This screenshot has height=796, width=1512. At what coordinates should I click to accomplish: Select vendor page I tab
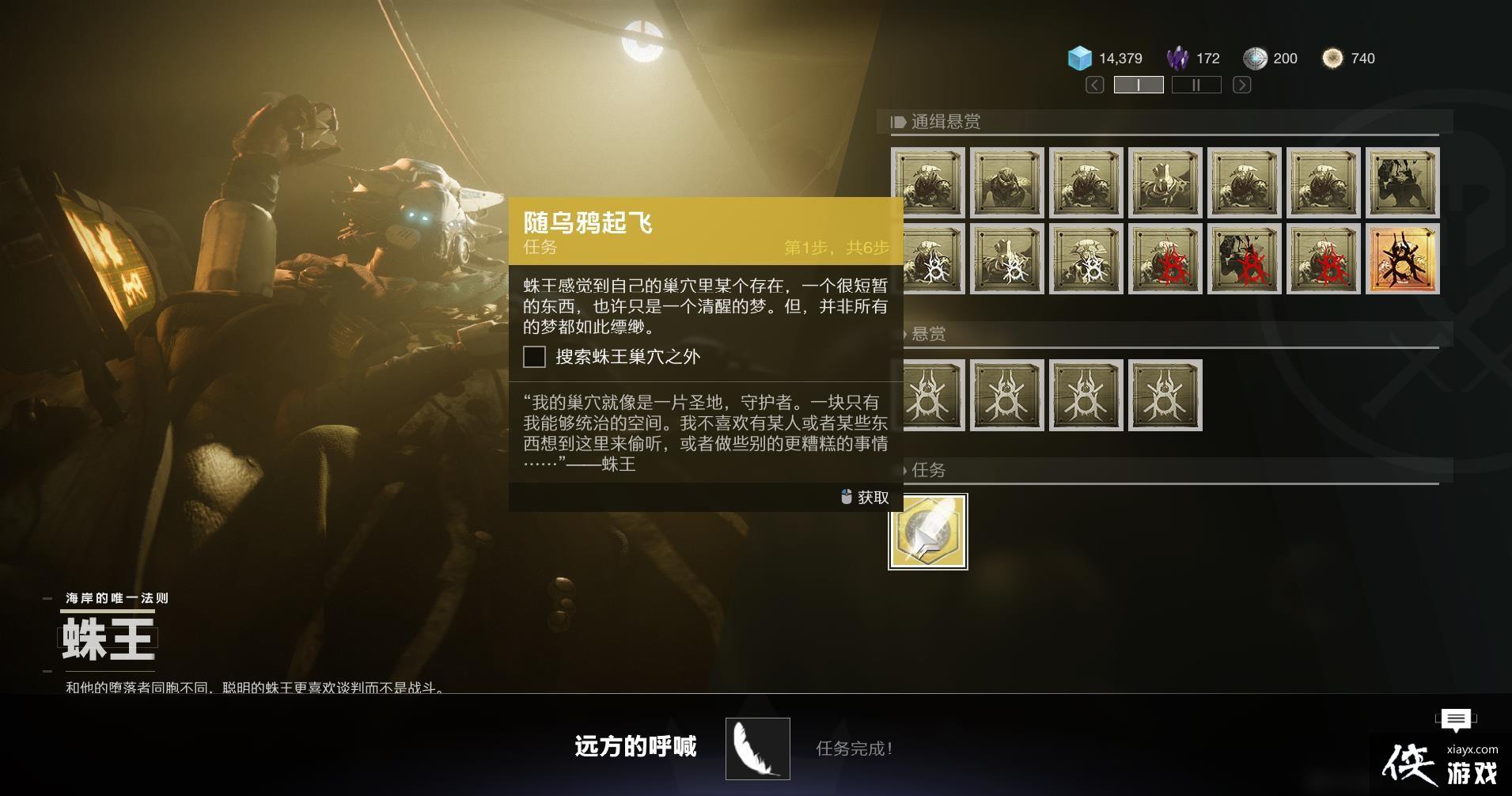1138,85
